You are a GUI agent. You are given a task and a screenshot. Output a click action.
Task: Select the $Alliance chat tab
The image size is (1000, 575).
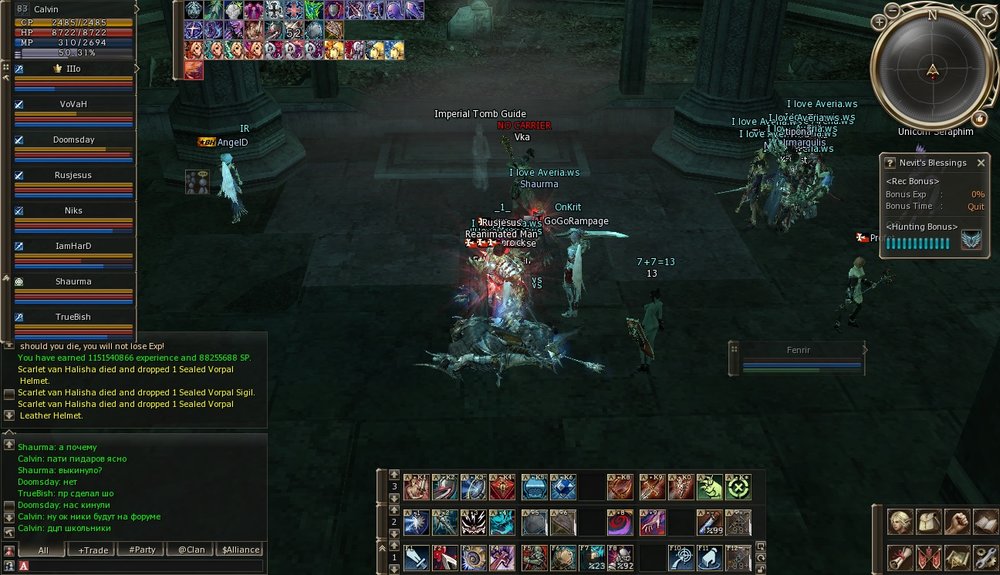[x=240, y=549]
